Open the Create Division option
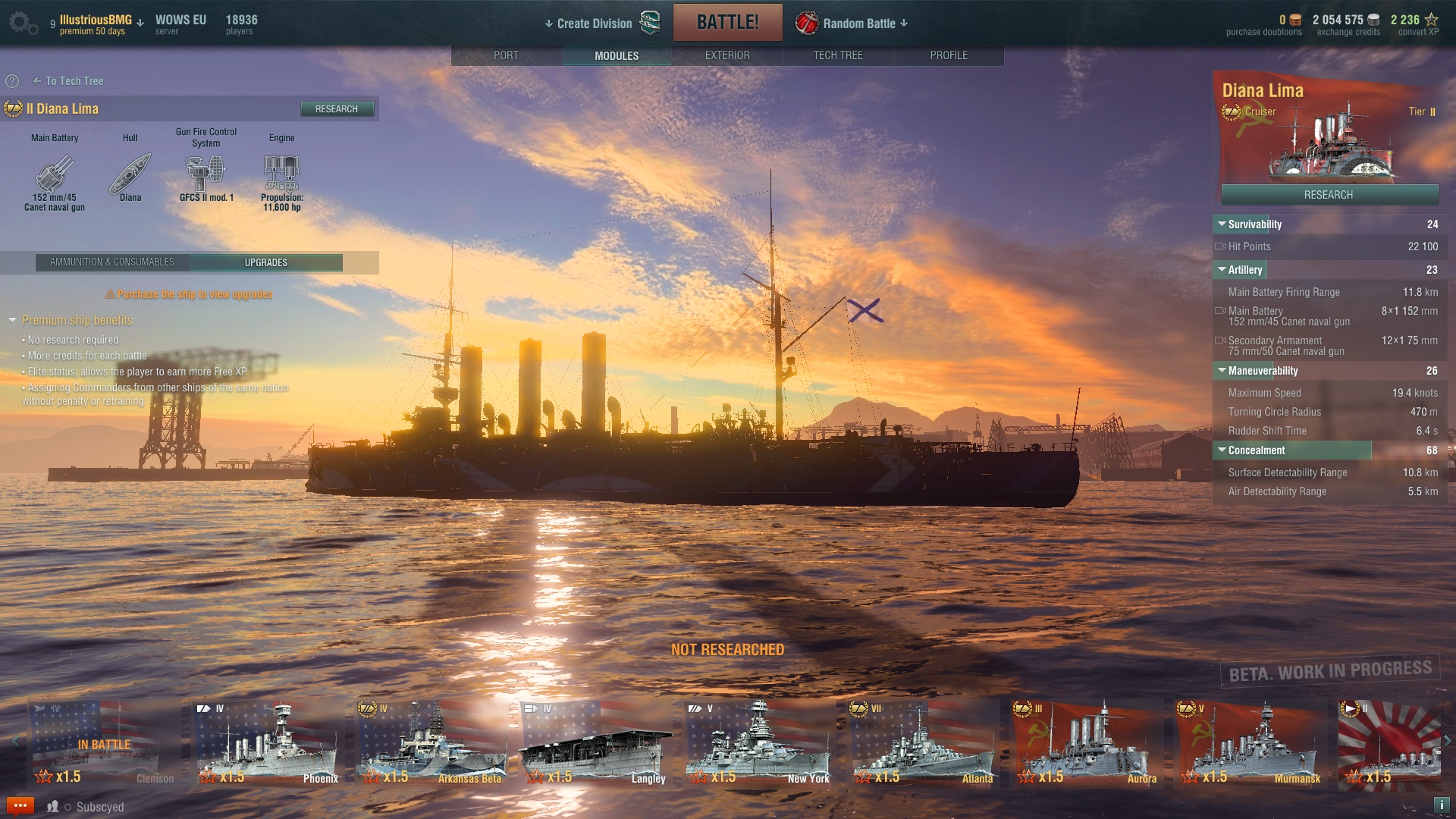Image resolution: width=1456 pixels, height=819 pixels. tap(594, 24)
